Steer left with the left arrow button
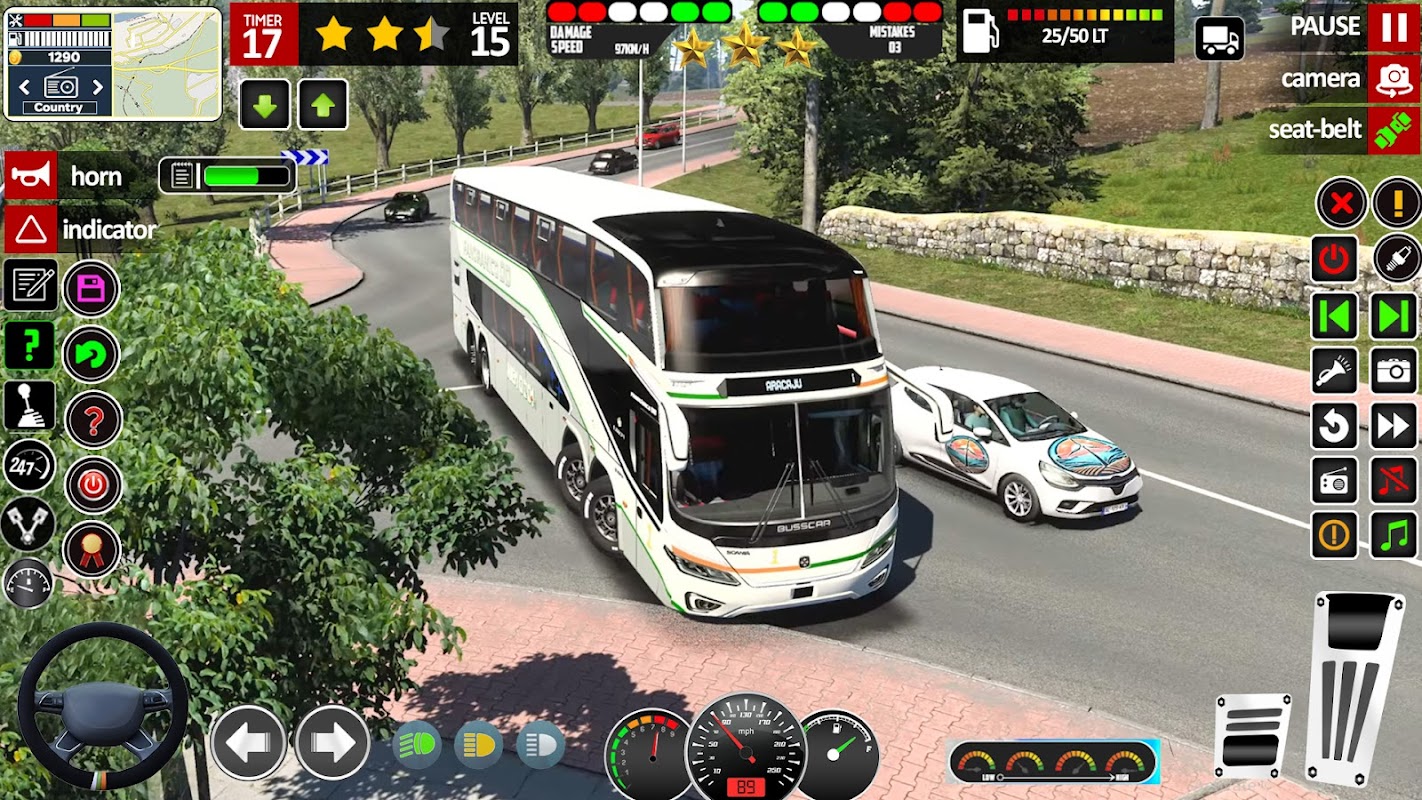 coord(248,742)
